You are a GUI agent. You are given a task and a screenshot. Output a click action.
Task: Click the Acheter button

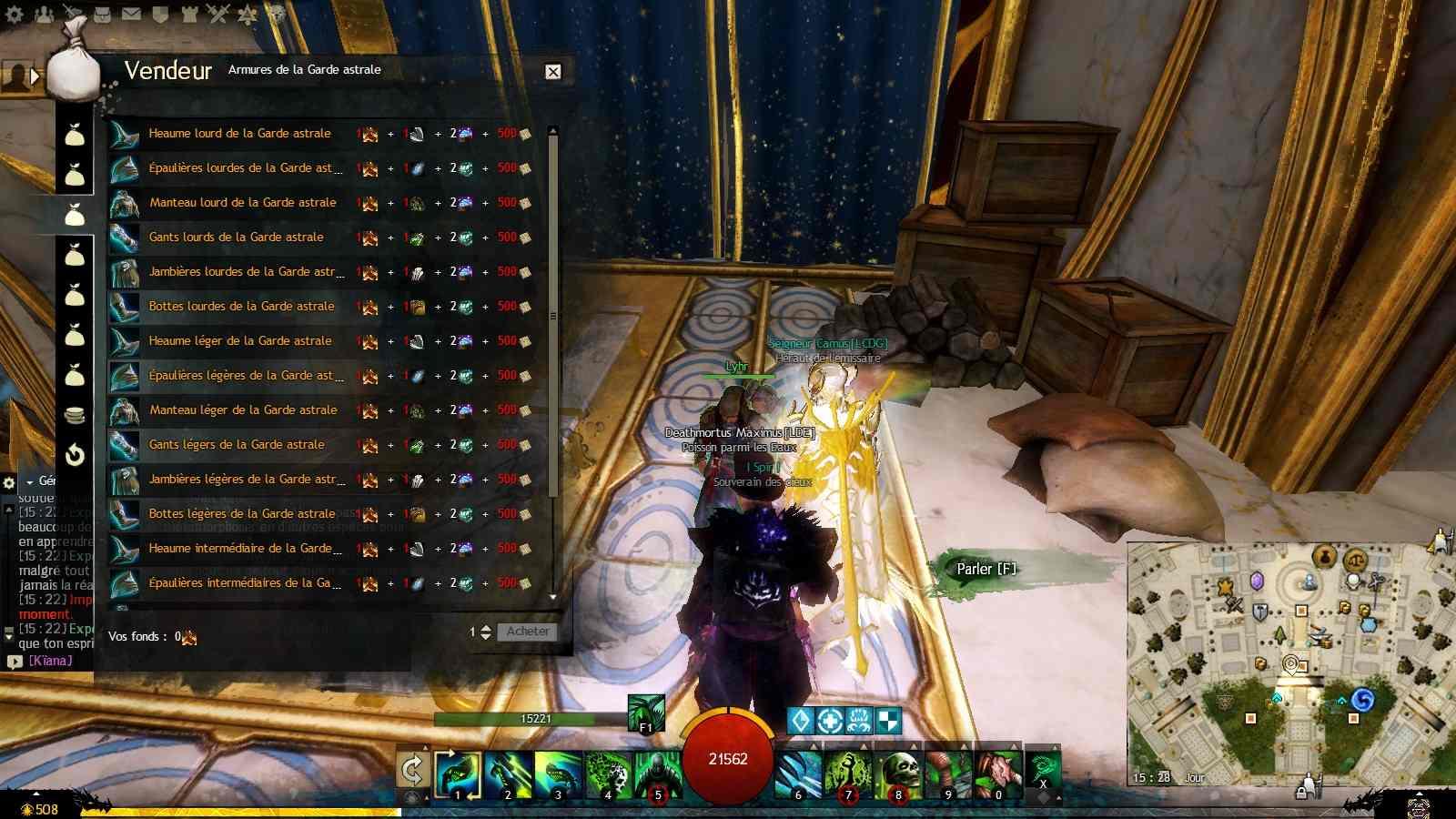tap(528, 632)
